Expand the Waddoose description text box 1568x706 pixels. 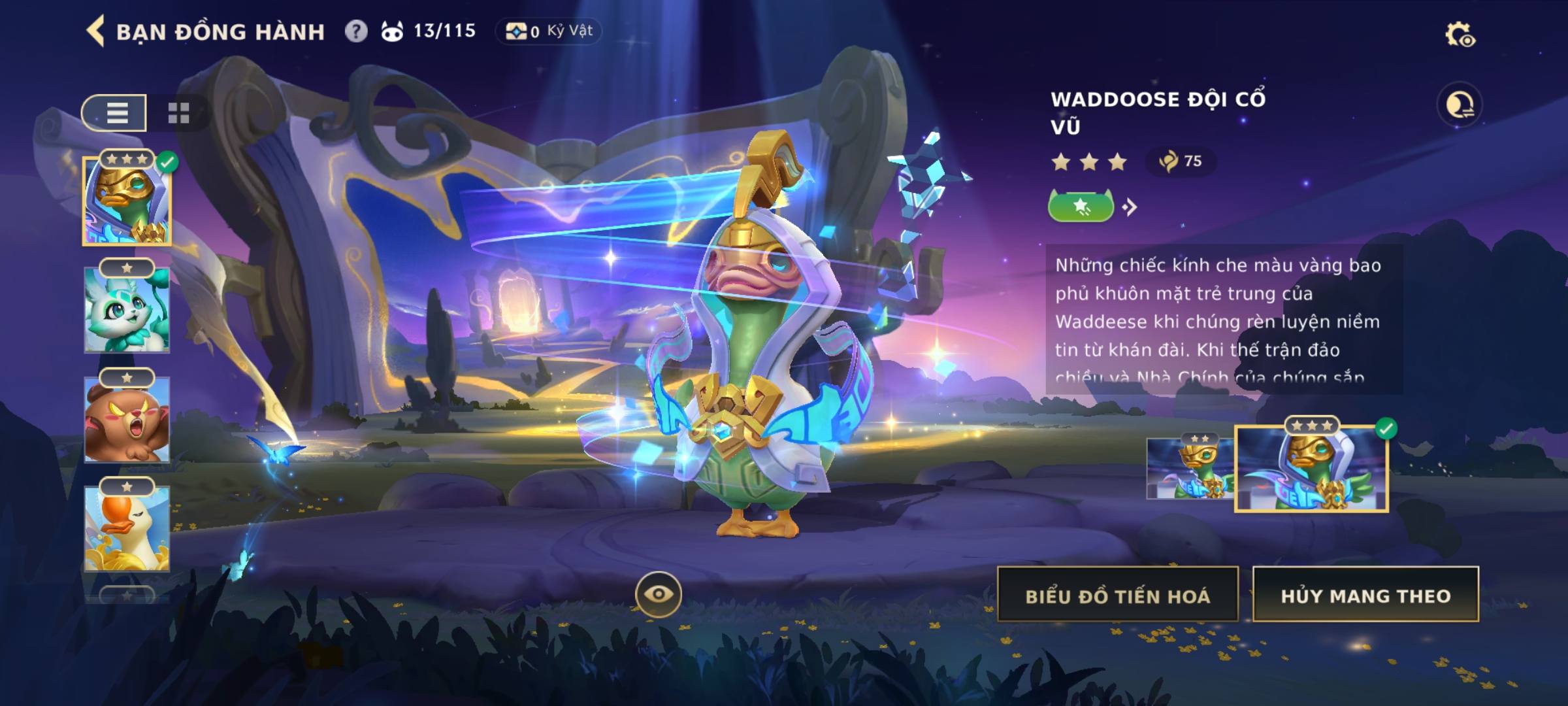click(x=1223, y=320)
